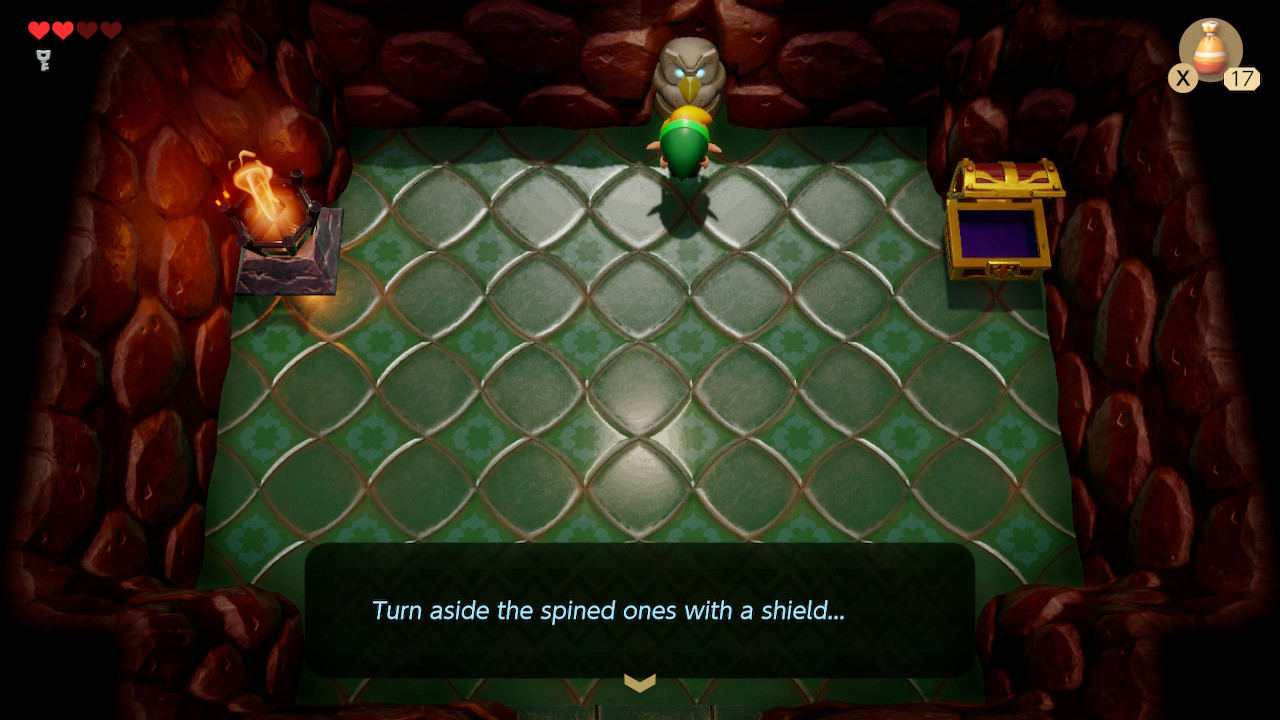
Task: Select the magic powder item slot
Action: pyautogui.click(x=1210, y=50)
